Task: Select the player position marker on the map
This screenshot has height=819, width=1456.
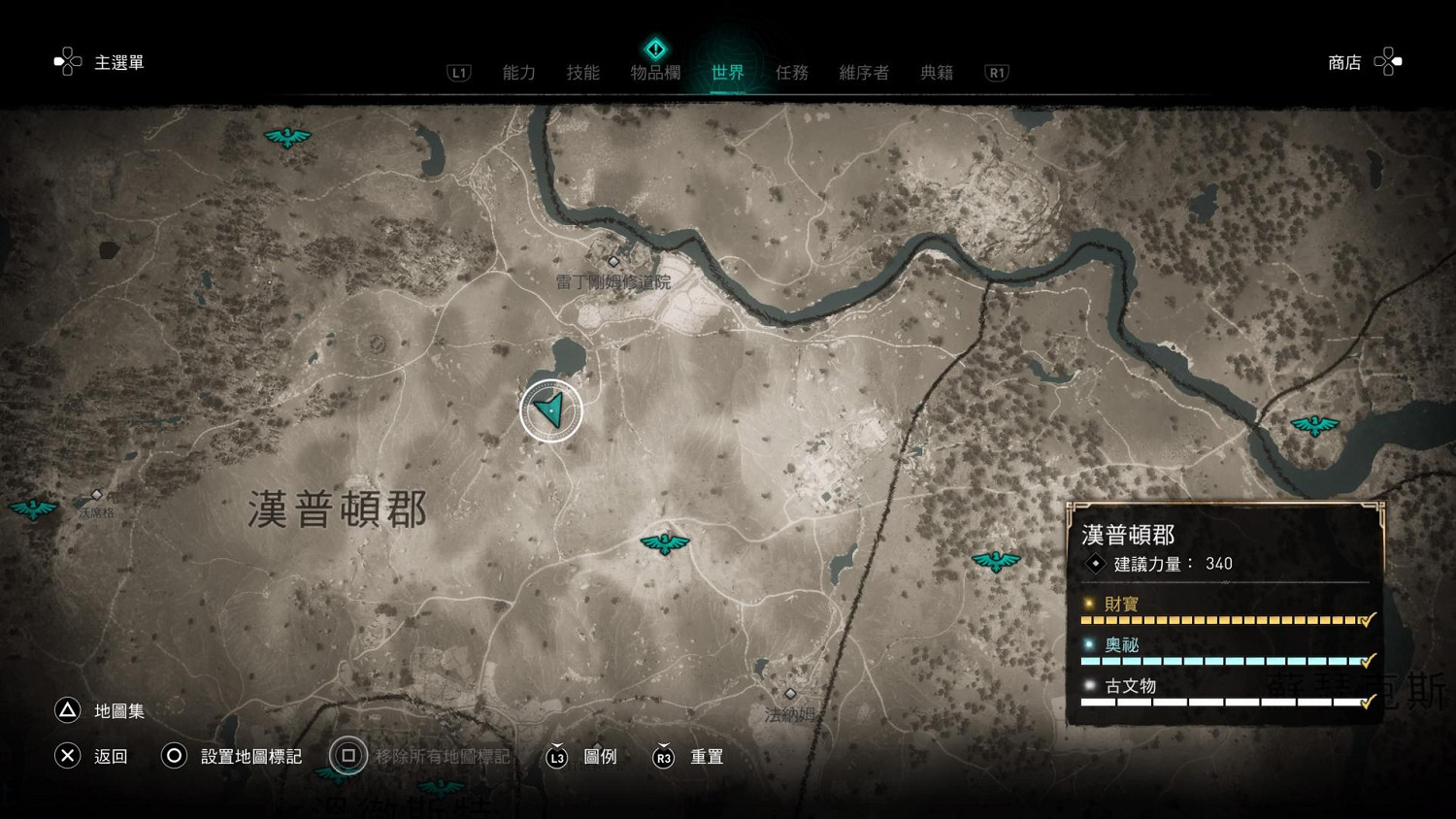Action: [550, 409]
